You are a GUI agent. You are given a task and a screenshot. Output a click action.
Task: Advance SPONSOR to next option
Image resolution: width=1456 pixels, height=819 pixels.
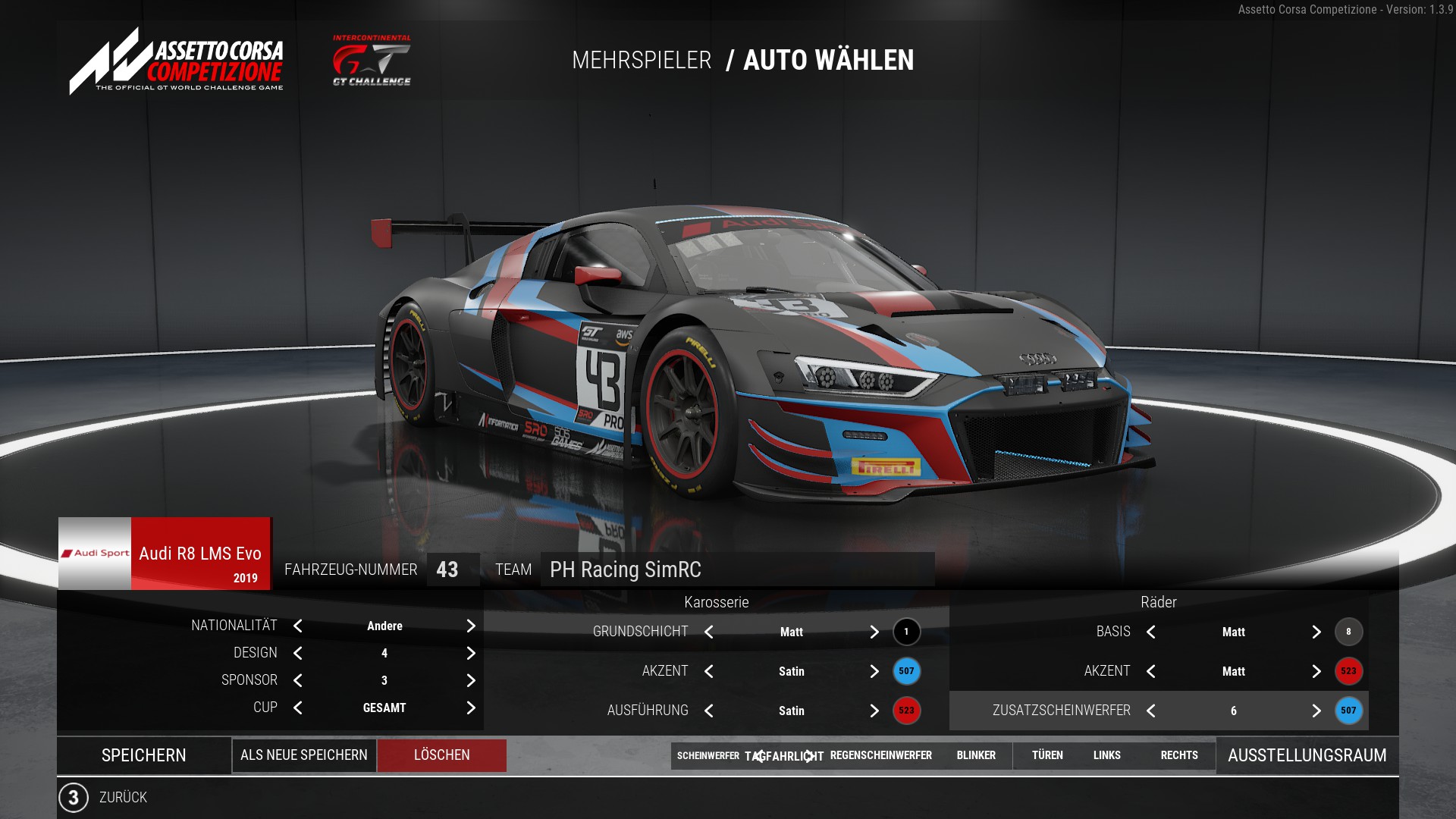pos(471,680)
